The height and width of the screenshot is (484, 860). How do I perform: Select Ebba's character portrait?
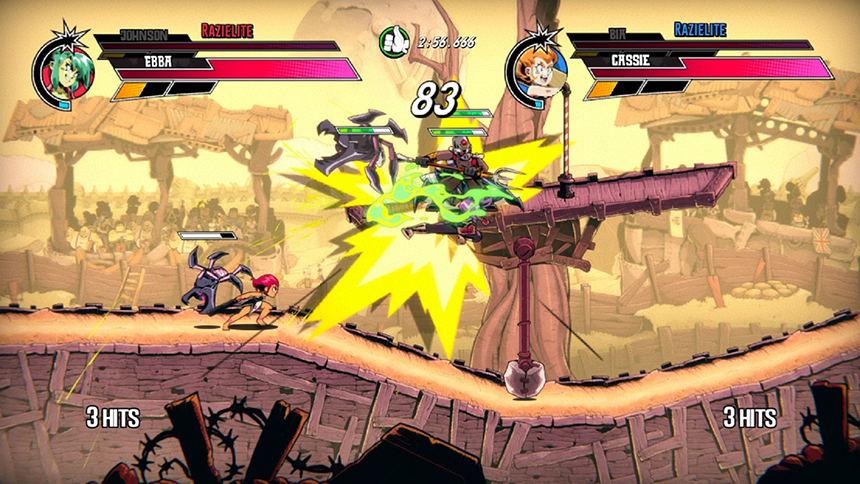[x=66, y=70]
